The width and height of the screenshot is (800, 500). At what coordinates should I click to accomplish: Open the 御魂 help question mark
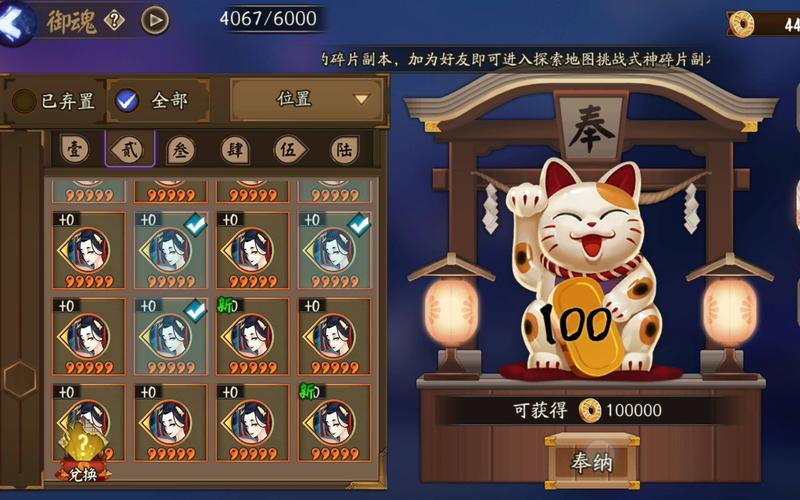coord(114,19)
